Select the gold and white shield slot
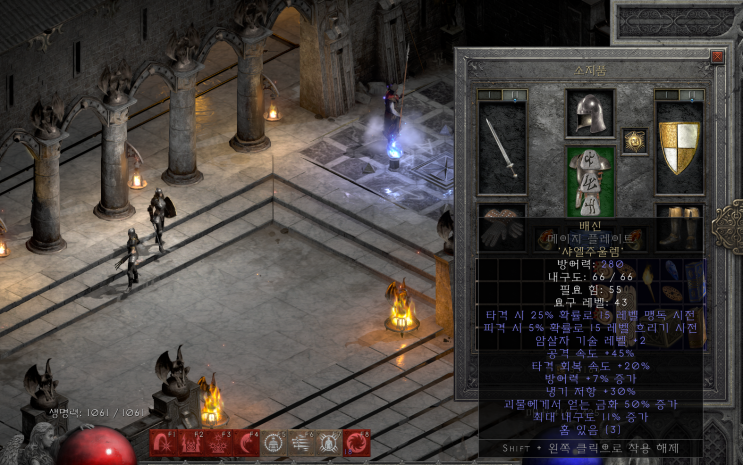The image size is (743, 465). point(679,147)
